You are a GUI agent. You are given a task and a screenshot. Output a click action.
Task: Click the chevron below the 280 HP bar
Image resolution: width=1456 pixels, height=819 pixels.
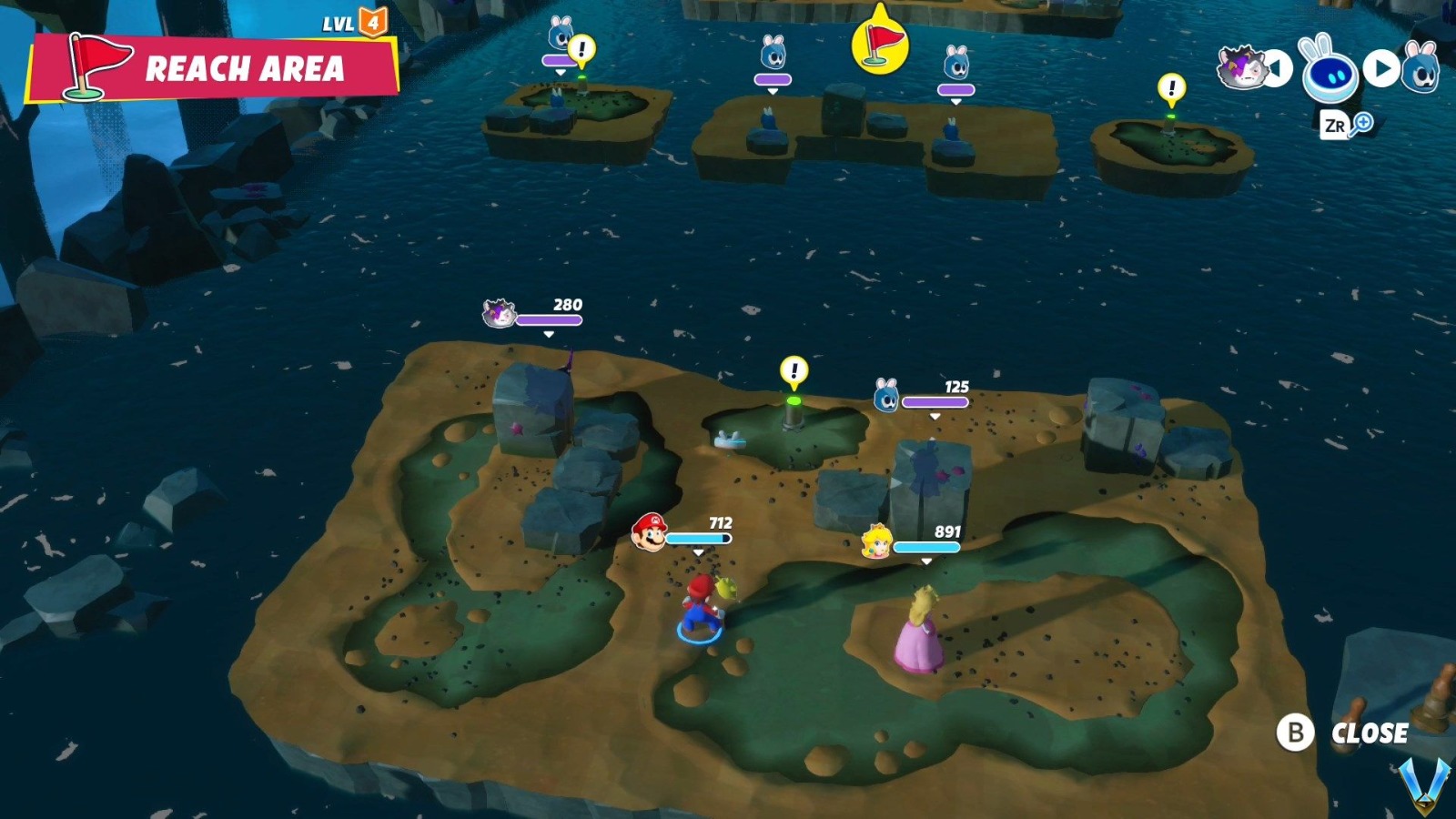click(548, 335)
